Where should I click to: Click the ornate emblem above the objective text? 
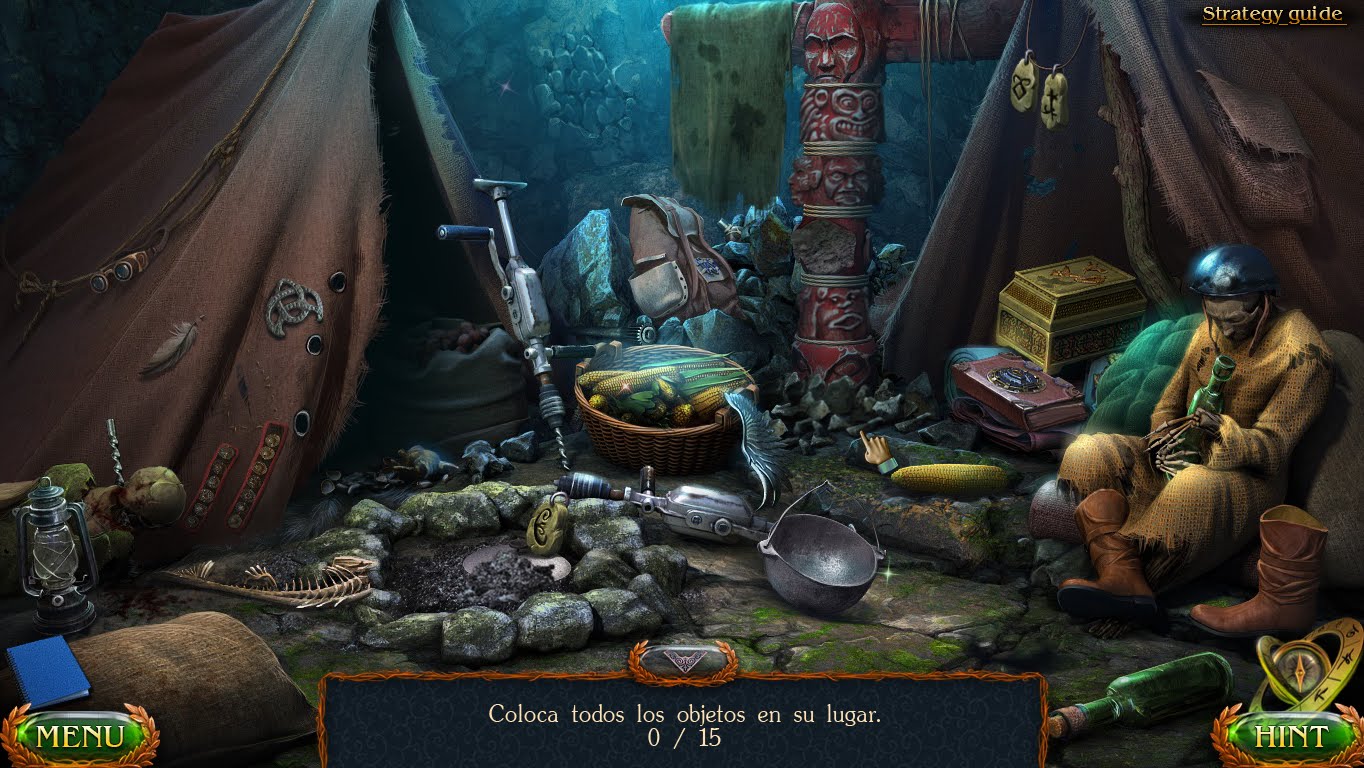click(682, 660)
